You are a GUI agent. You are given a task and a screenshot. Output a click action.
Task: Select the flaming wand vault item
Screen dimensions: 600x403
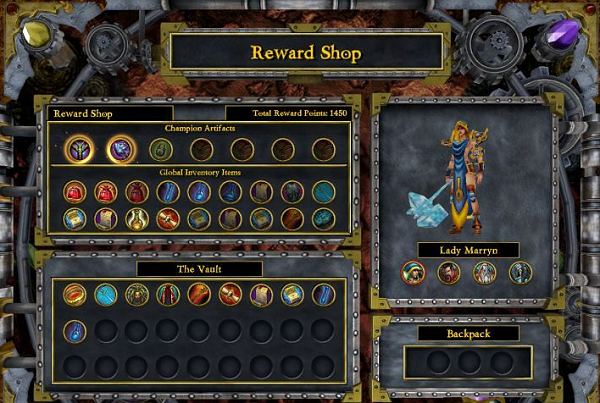tap(199, 293)
